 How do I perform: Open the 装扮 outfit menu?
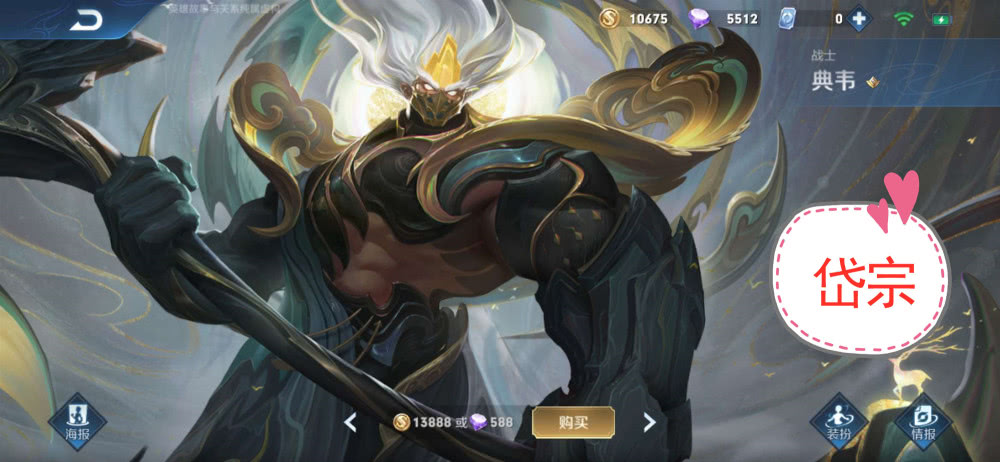(x=838, y=419)
